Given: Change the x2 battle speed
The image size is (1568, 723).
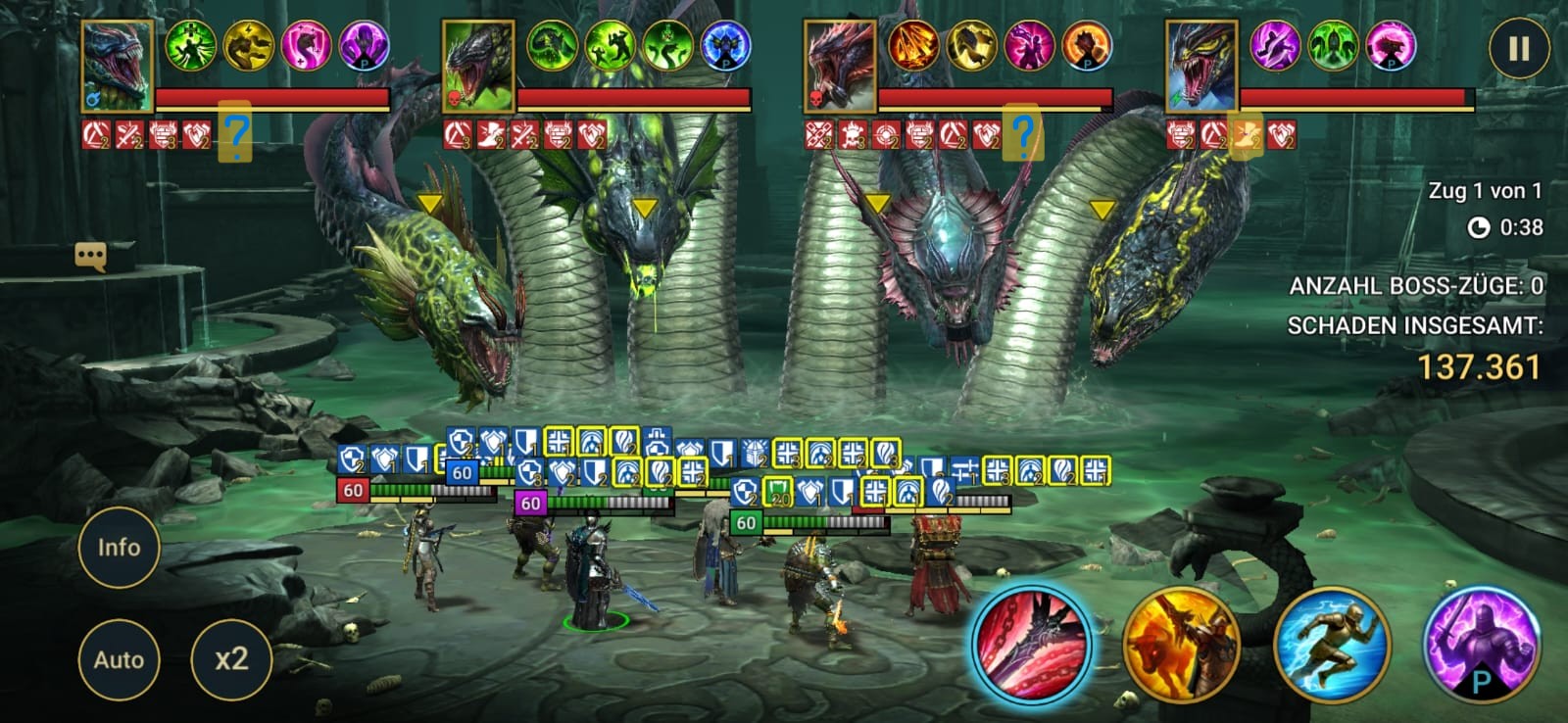Looking at the screenshot, I should click(x=231, y=659).
